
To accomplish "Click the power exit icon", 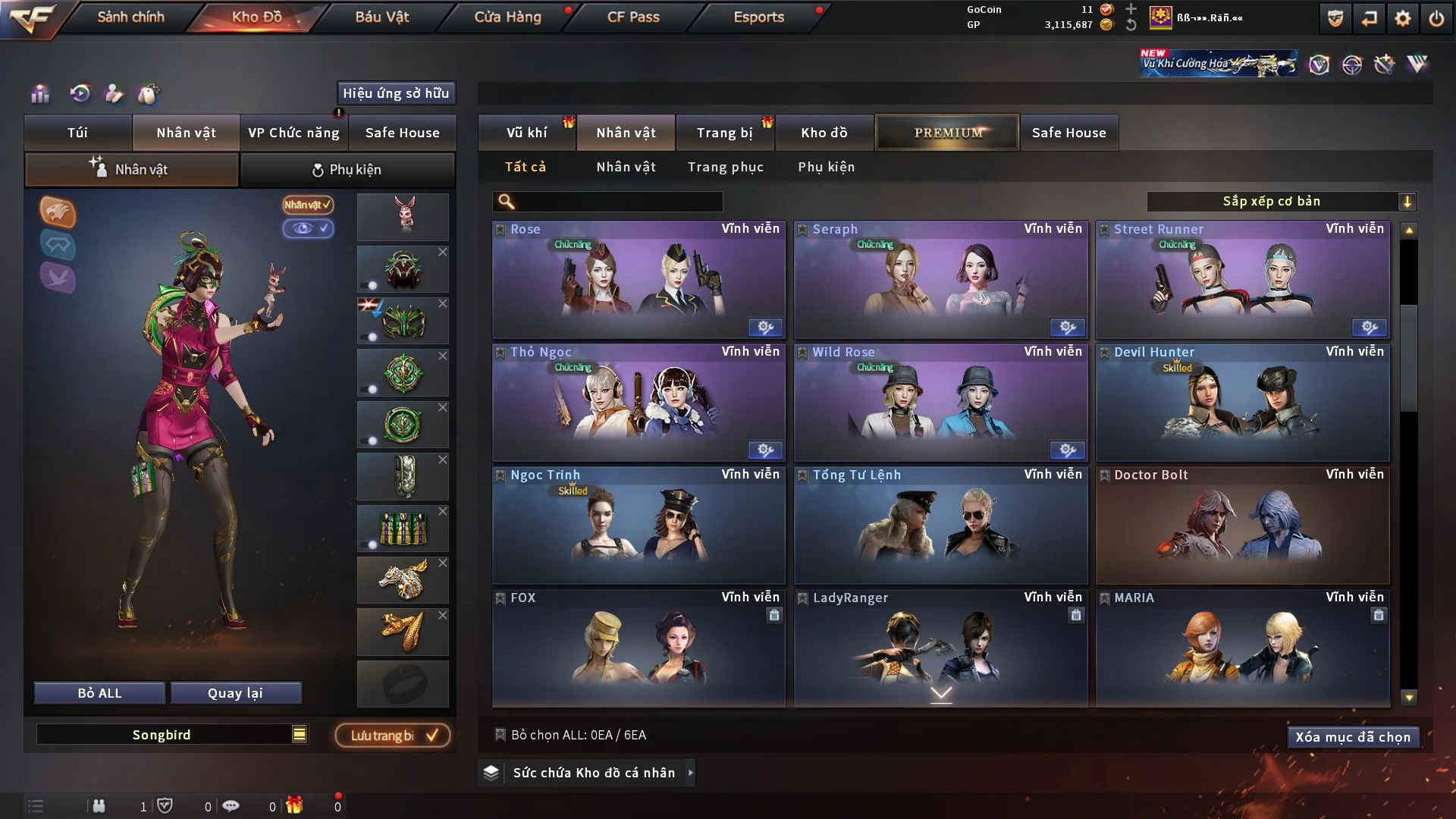I will (x=1436, y=18).
